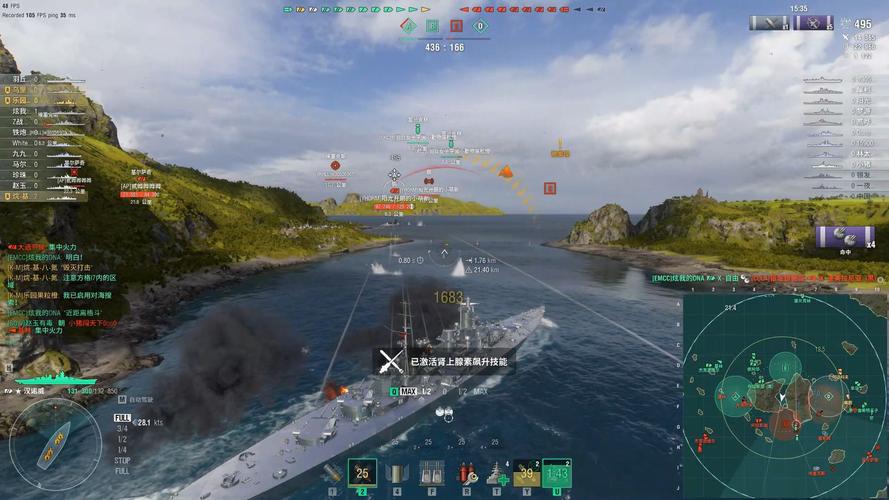
Task: Set engine throttle to 3/4
Action: [121, 428]
